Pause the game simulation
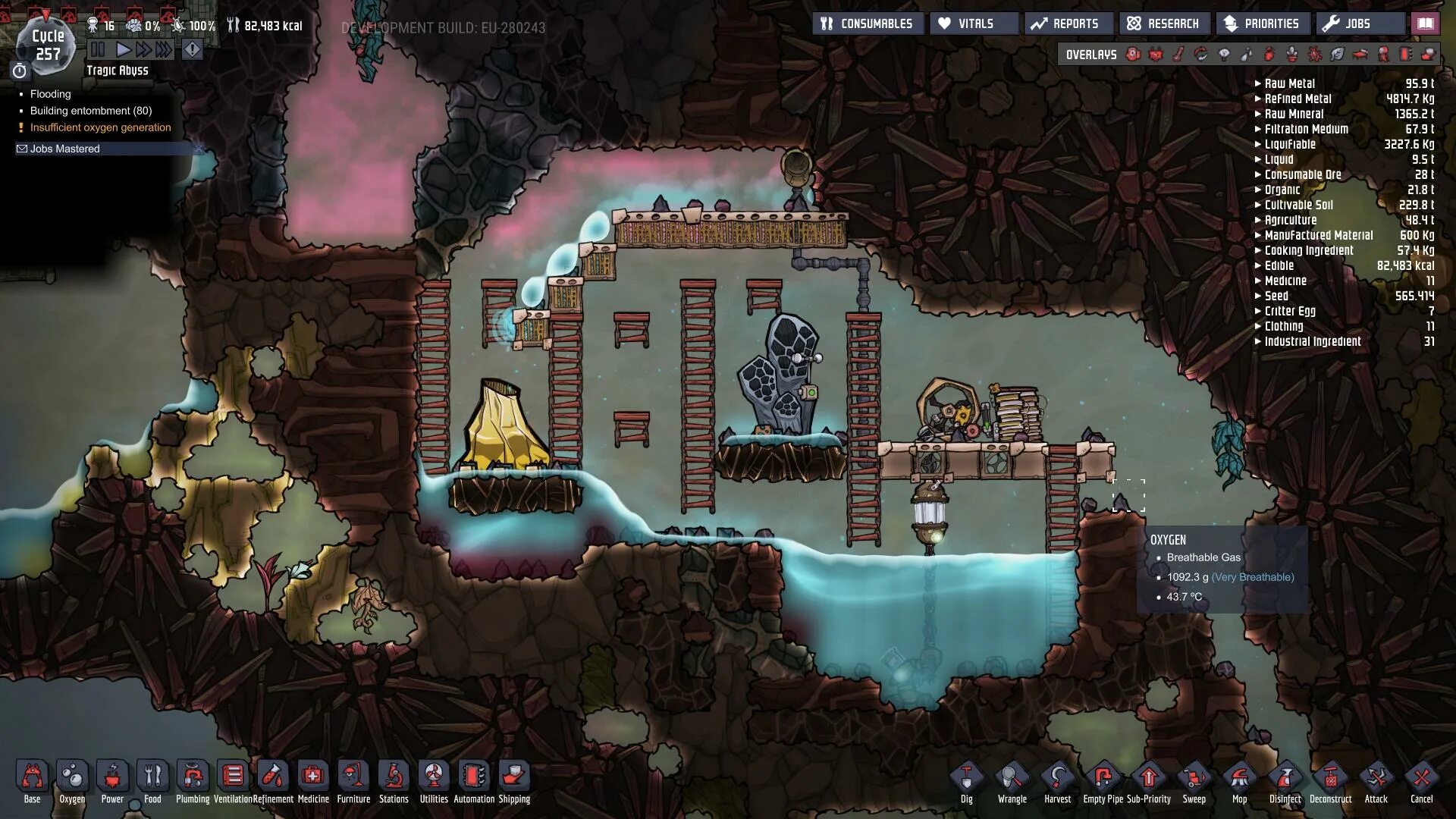 click(98, 50)
